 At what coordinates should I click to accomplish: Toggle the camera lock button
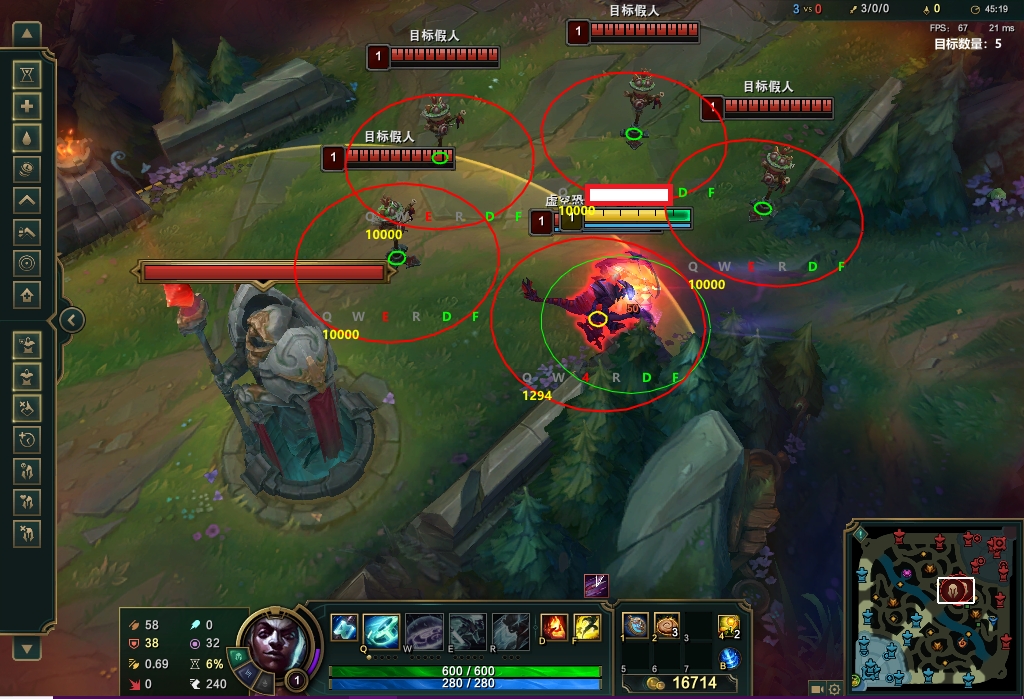tap(817, 689)
